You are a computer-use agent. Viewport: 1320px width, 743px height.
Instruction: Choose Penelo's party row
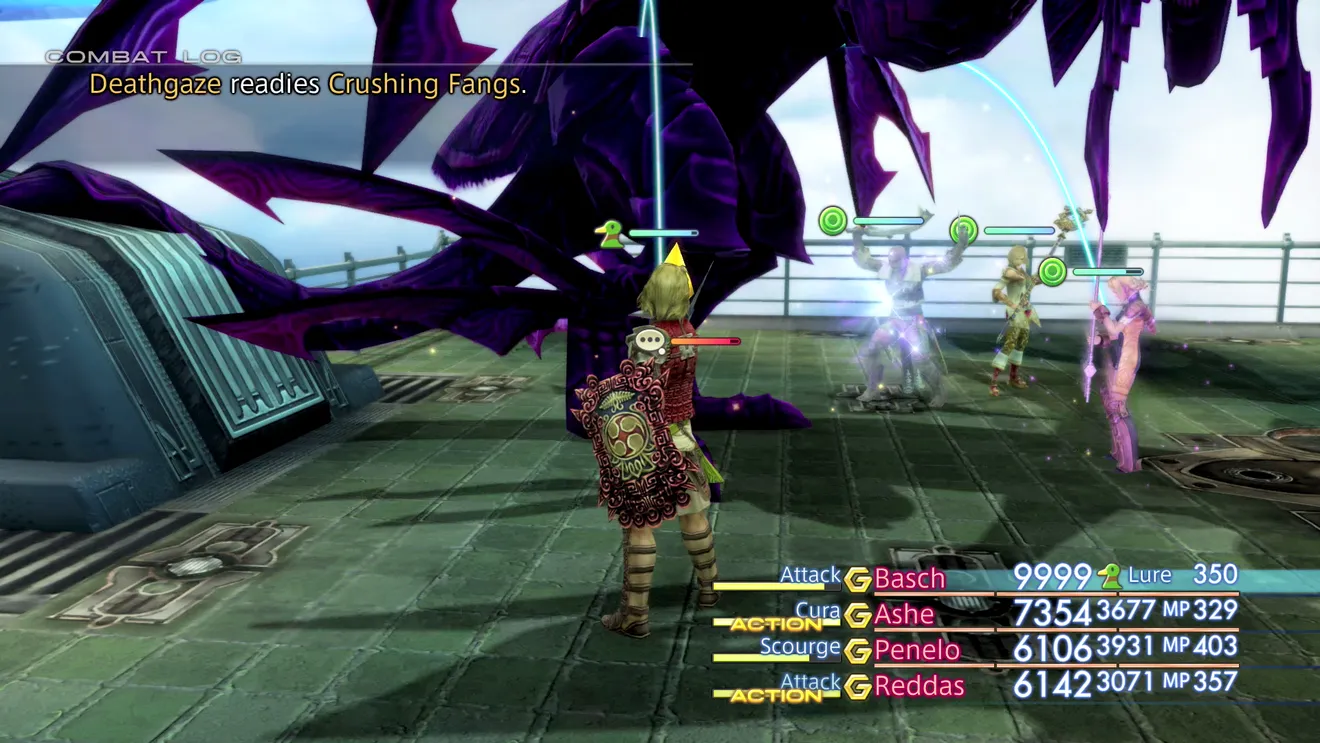click(x=916, y=650)
